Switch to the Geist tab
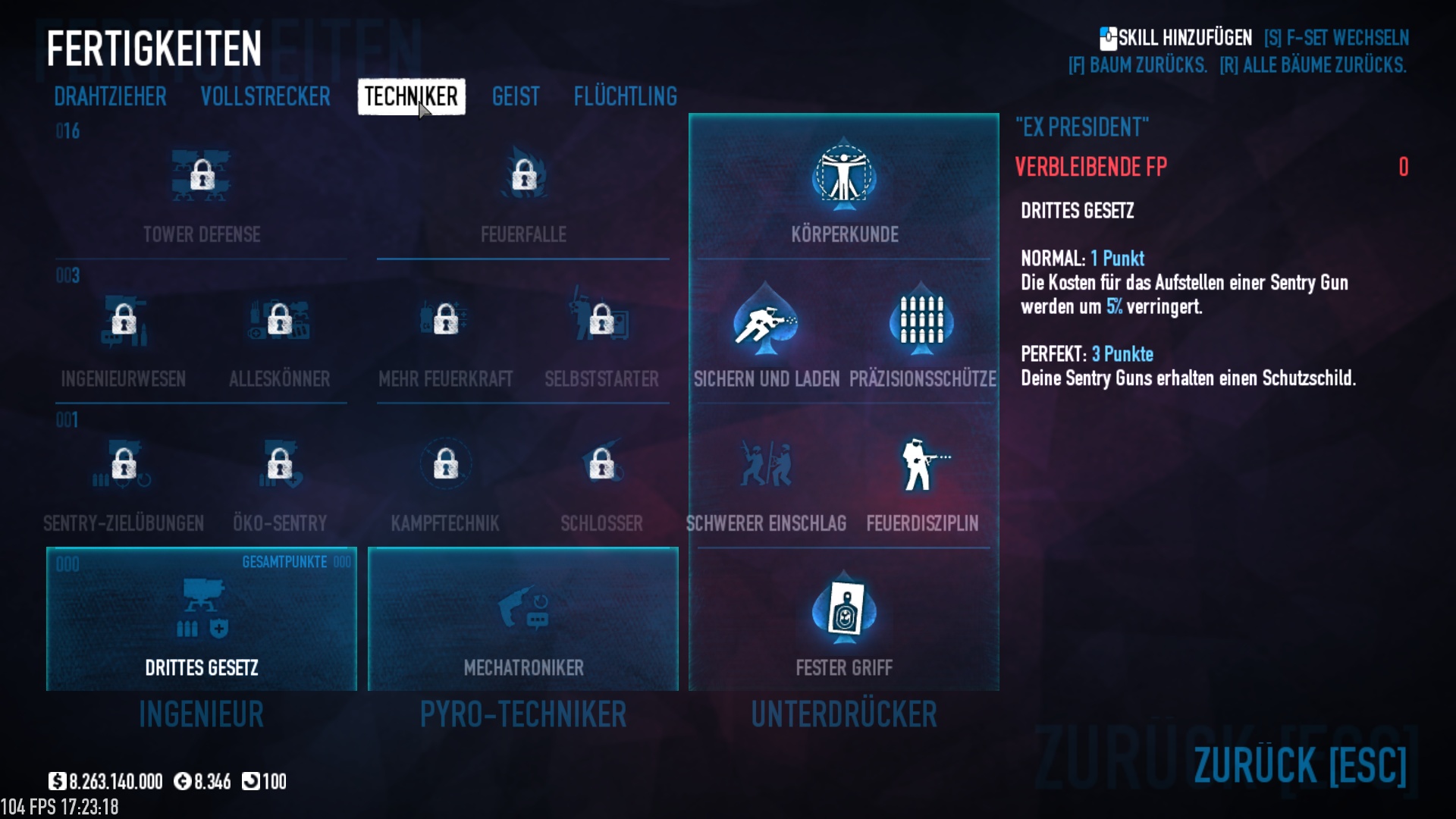 (x=516, y=97)
